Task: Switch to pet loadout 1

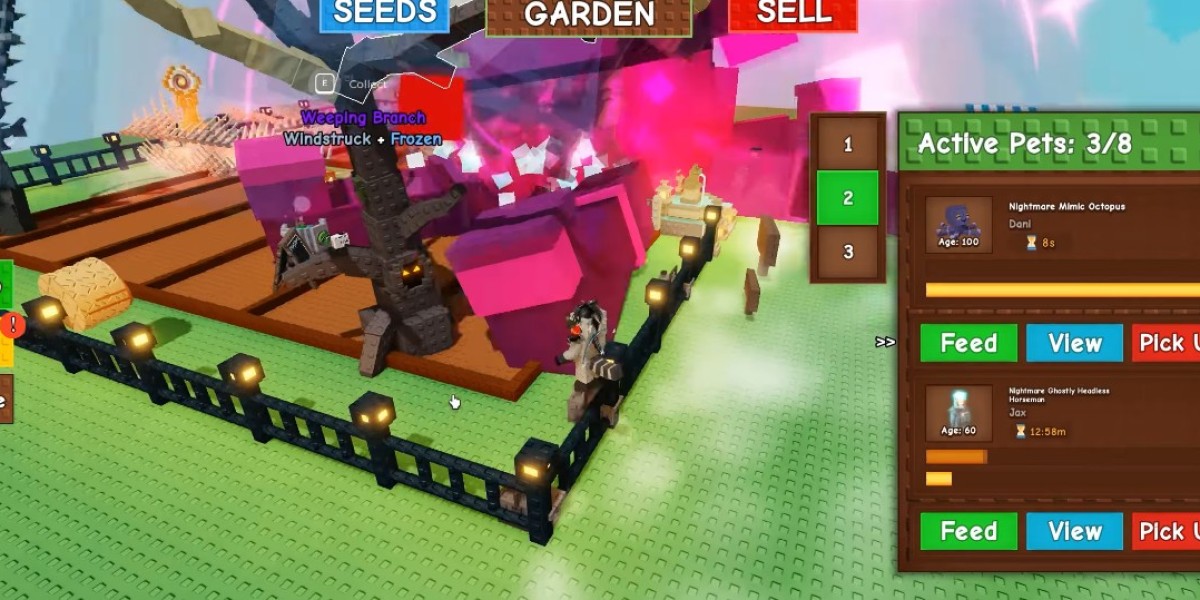Action: coord(847,145)
